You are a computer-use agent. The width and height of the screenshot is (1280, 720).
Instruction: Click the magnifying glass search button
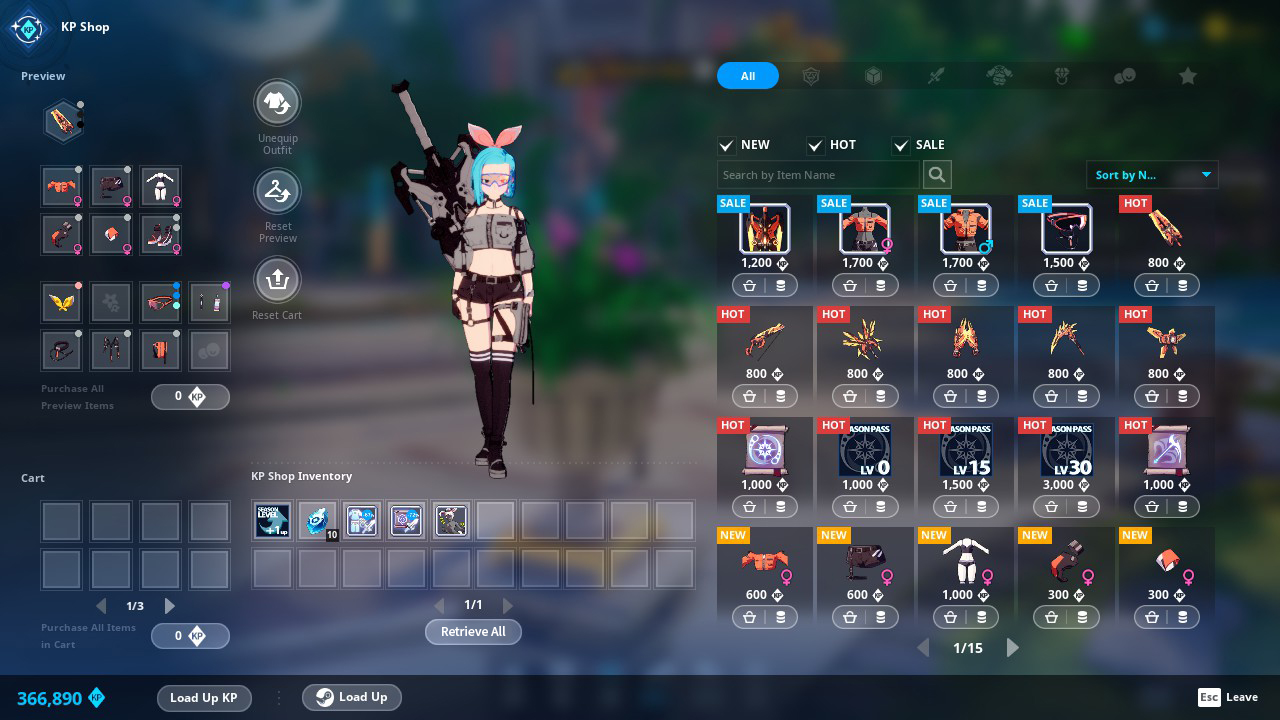[x=936, y=175]
